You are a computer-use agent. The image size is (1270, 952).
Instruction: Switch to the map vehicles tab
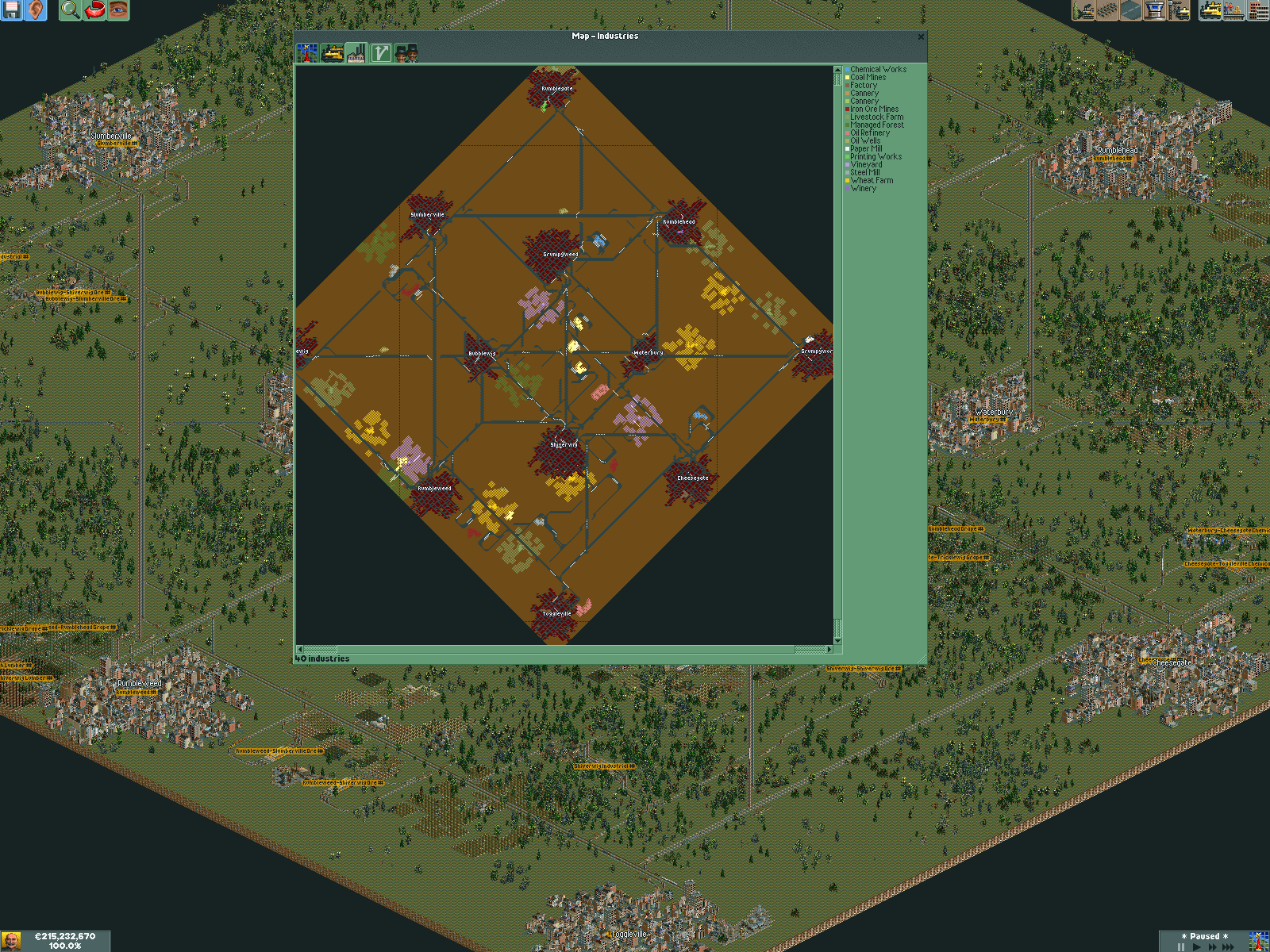(332, 53)
